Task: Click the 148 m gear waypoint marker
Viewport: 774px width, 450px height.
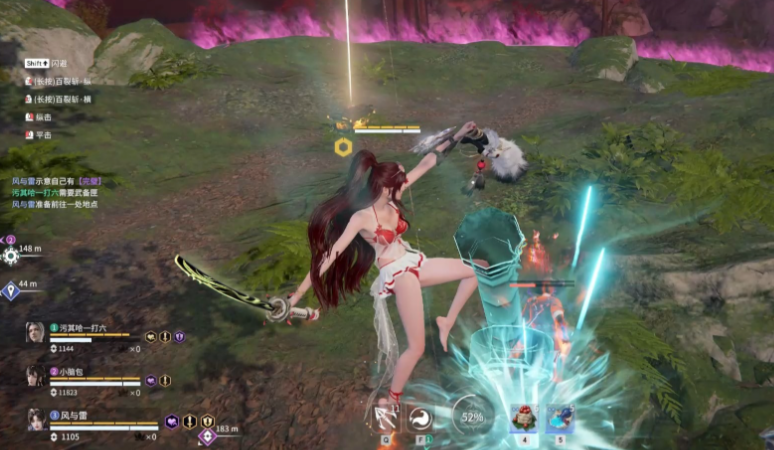Action: click(11, 255)
